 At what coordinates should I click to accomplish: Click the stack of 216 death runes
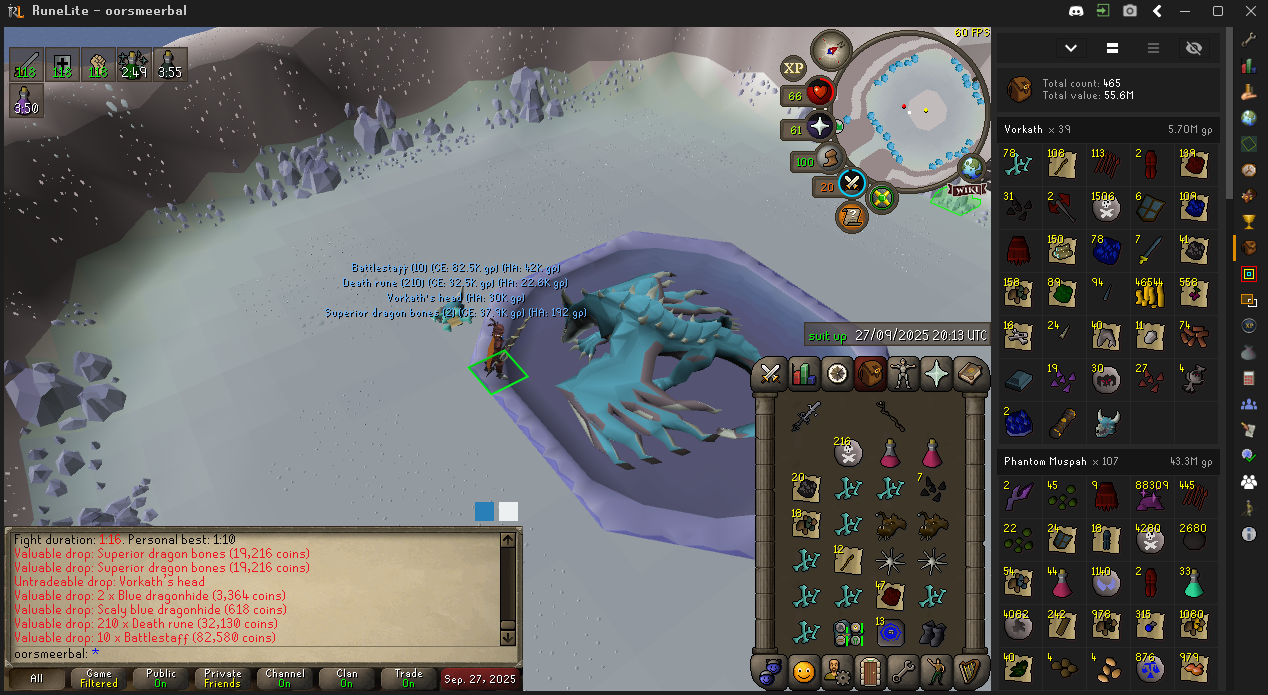[x=848, y=452]
